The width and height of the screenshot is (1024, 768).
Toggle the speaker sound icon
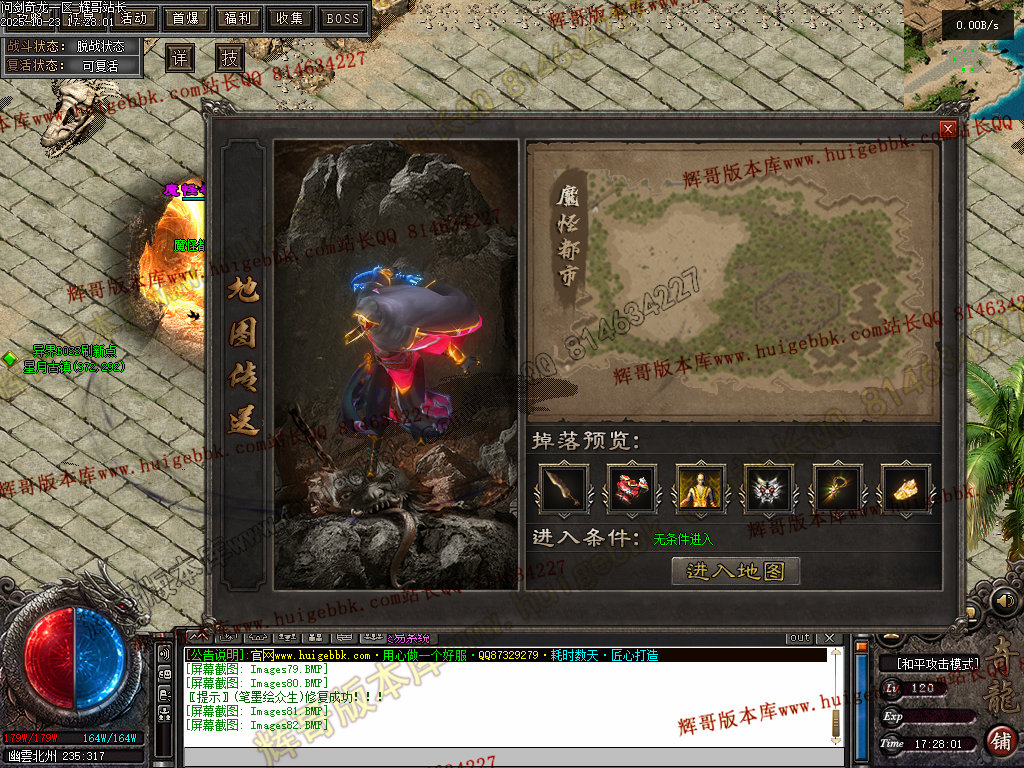pos(1004,601)
